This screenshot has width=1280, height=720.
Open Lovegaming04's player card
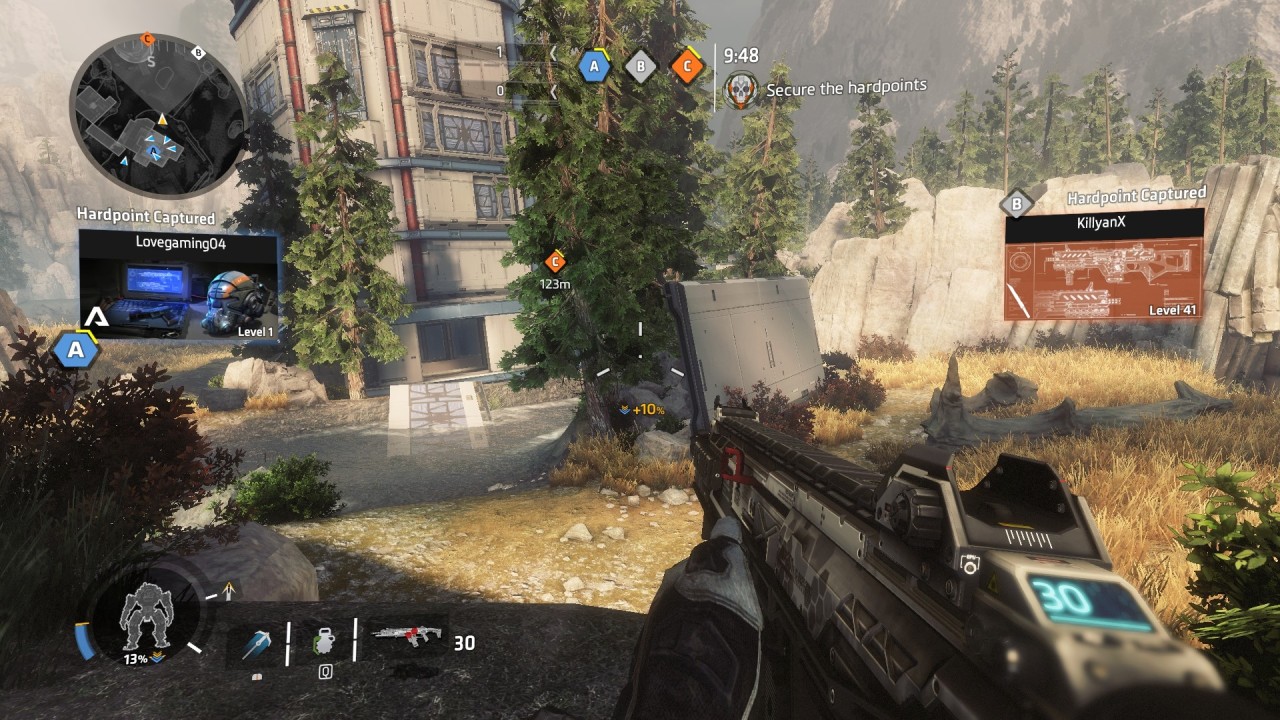click(x=179, y=287)
